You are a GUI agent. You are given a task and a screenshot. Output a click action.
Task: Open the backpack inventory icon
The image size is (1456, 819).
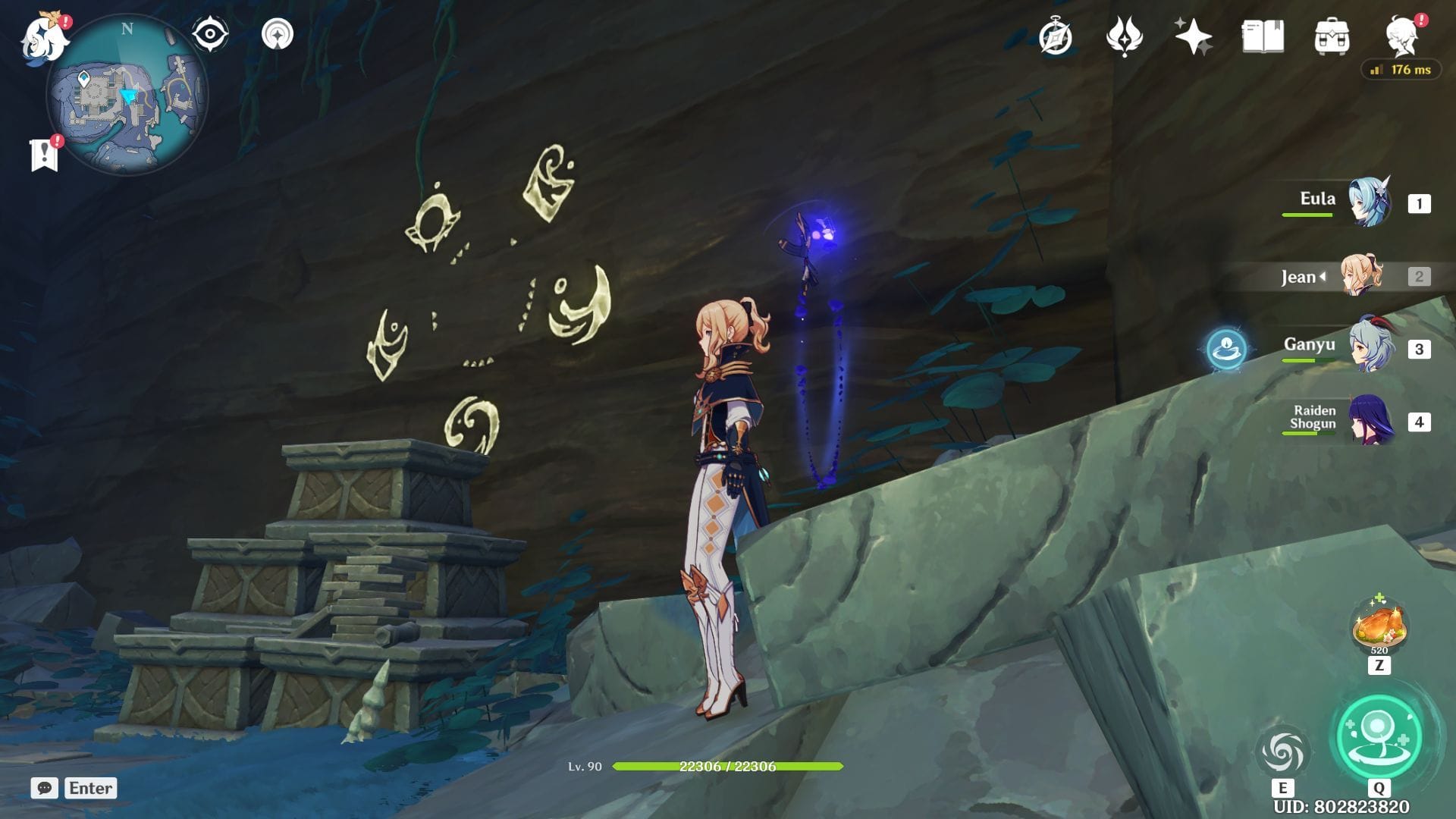pyautogui.click(x=1332, y=37)
